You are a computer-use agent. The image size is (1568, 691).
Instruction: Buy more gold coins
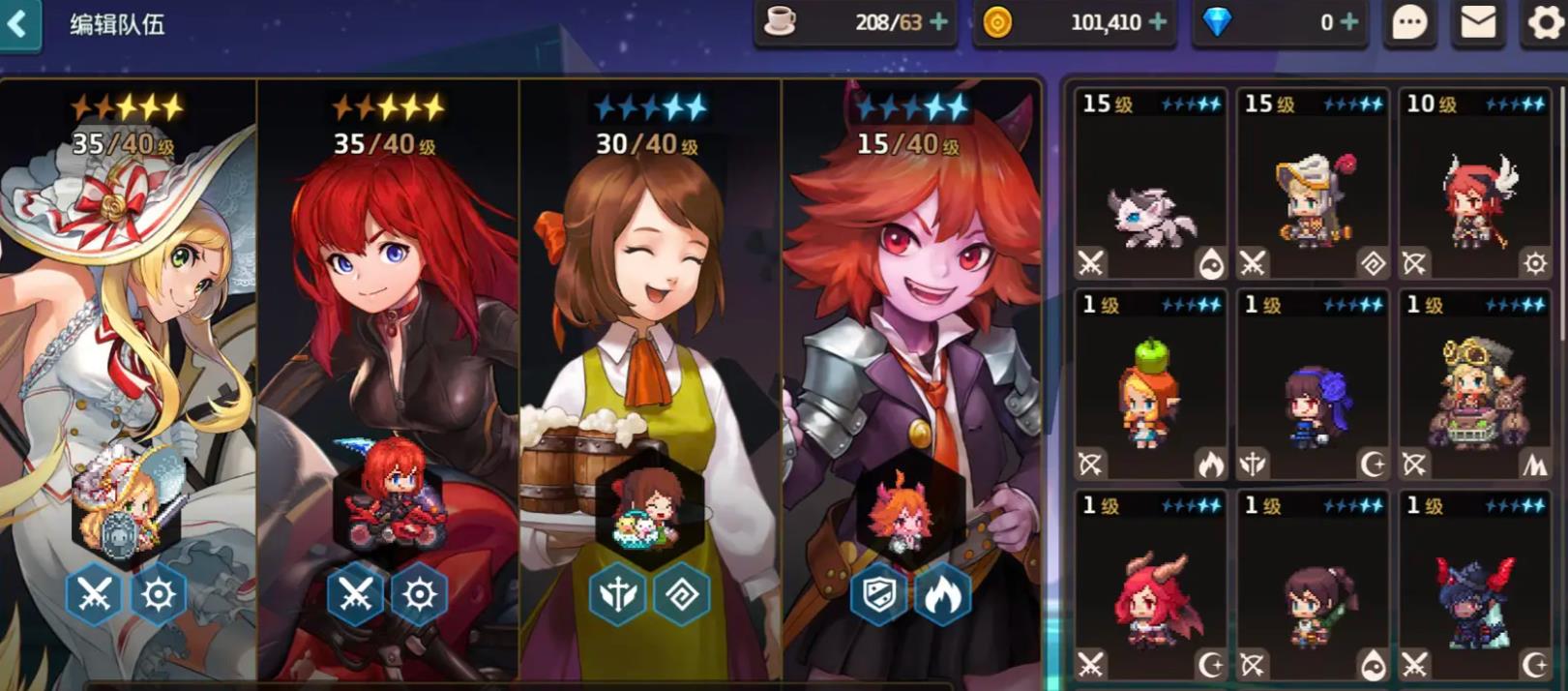pos(1158,22)
